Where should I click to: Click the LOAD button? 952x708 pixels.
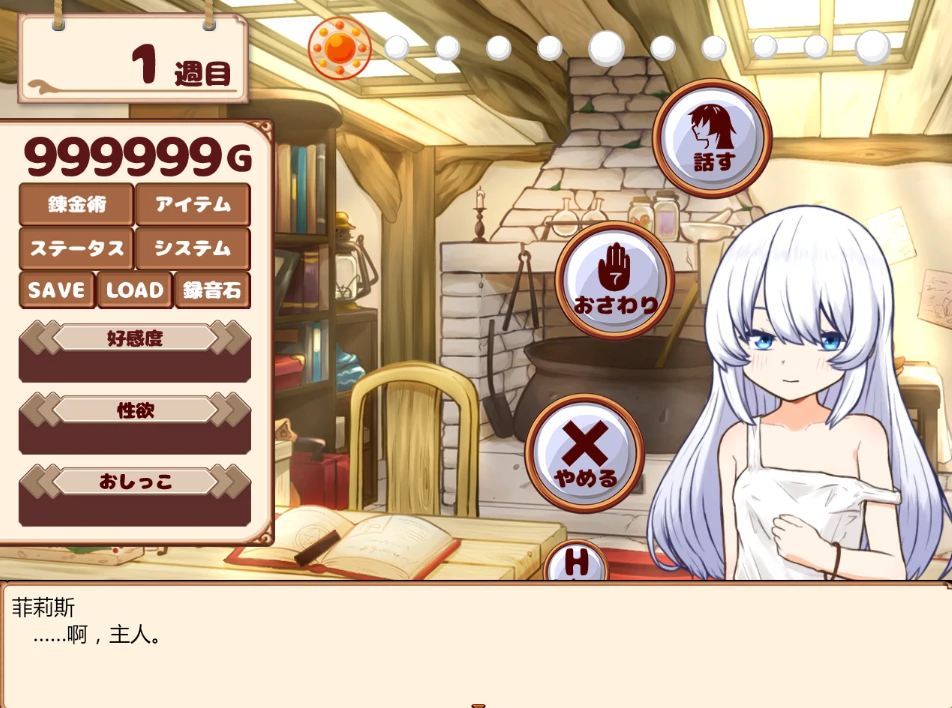point(134,290)
